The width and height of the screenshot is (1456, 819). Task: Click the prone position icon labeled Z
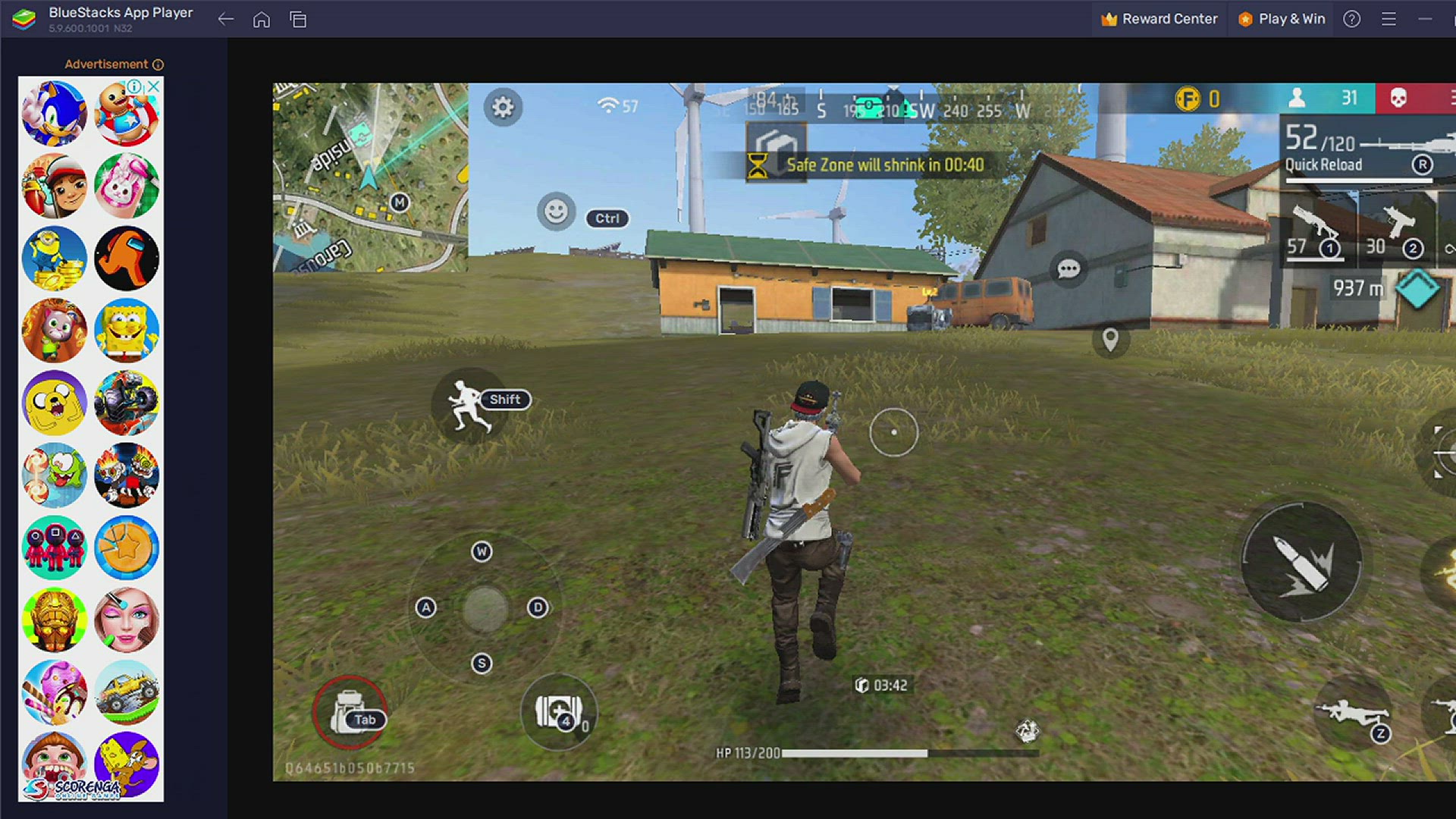click(1354, 713)
